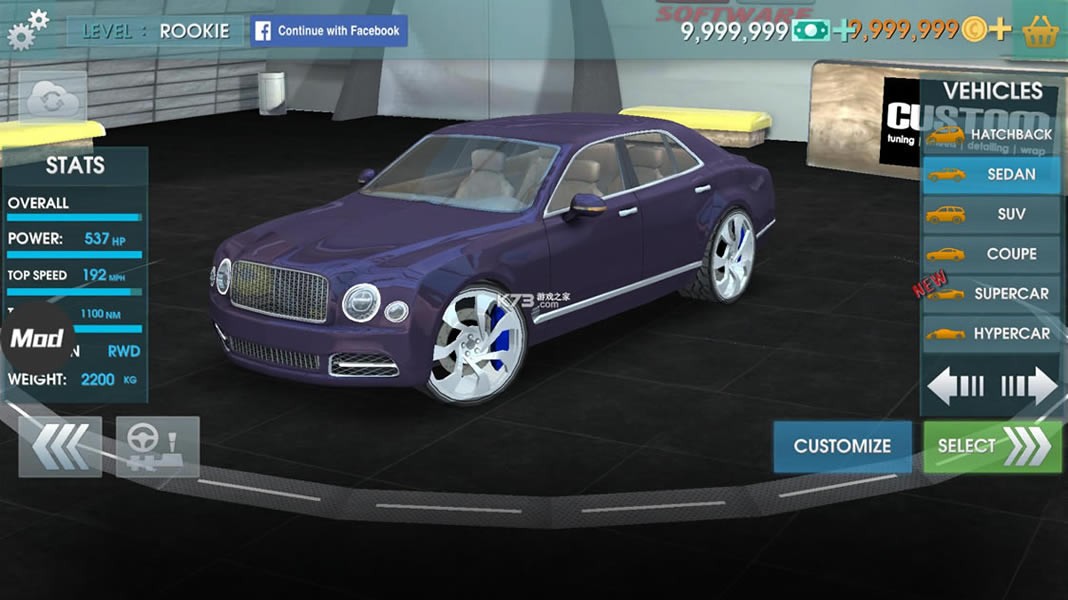Confirm car with Select button
1068x600 pixels.
click(x=992, y=446)
